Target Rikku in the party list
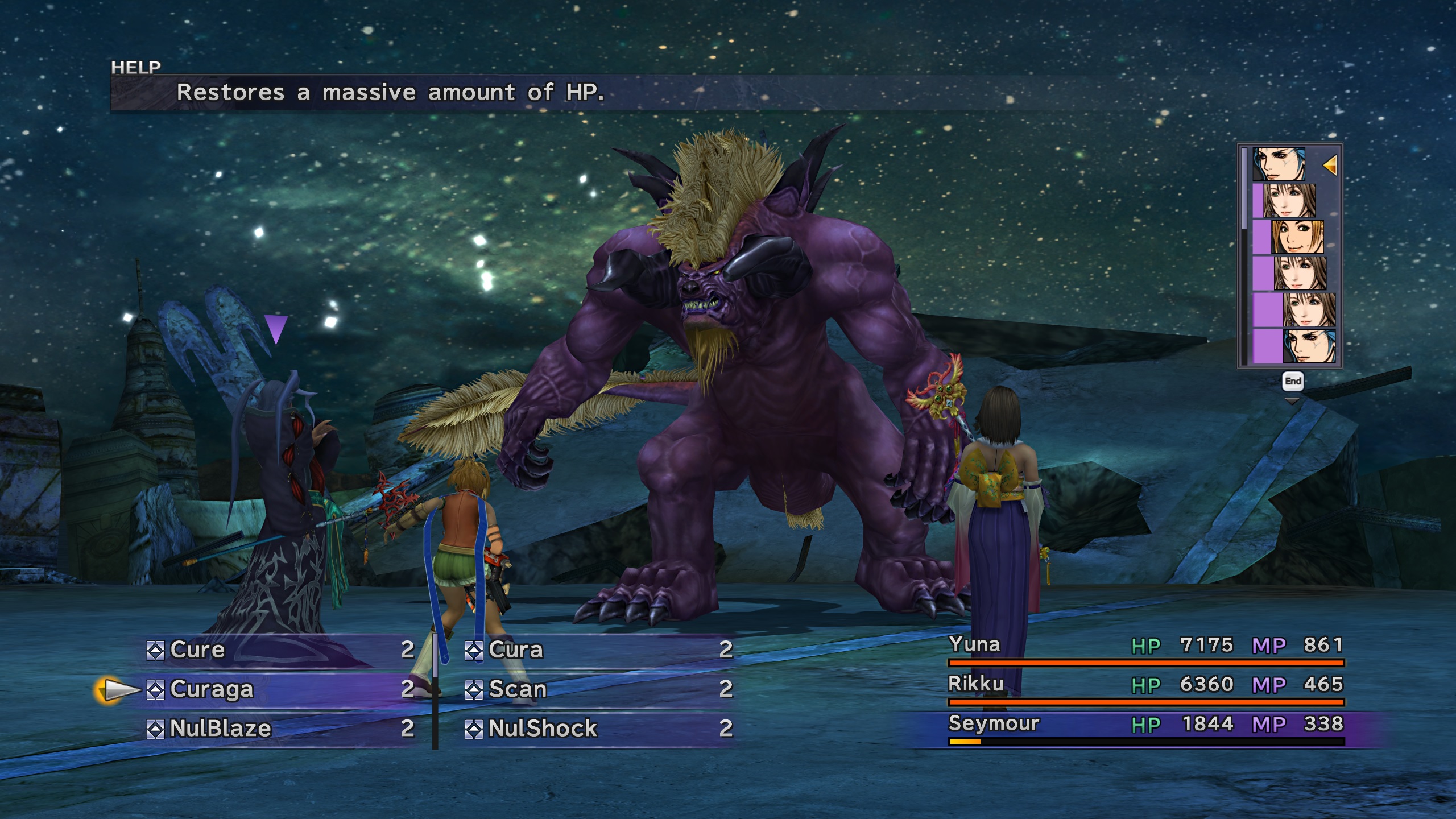Screen dimensions: 1456x819 [x=975, y=684]
